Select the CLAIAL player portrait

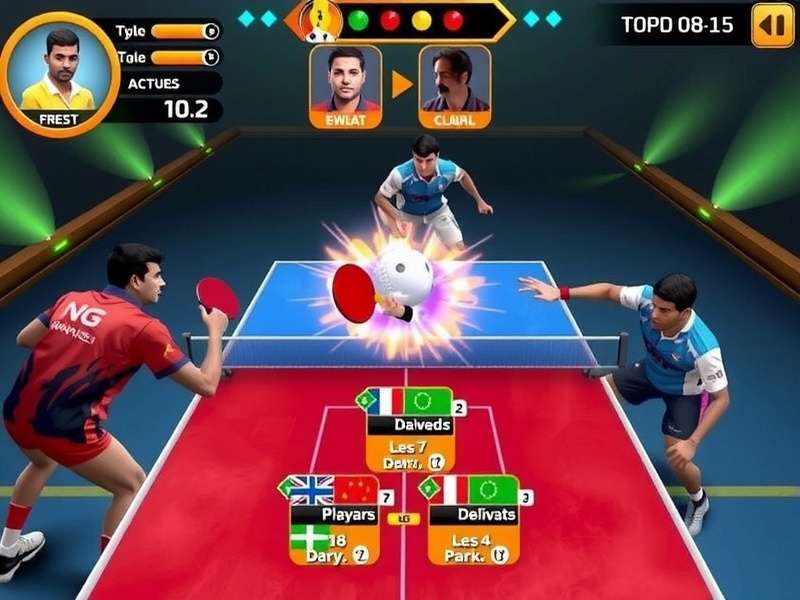click(x=454, y=86)
